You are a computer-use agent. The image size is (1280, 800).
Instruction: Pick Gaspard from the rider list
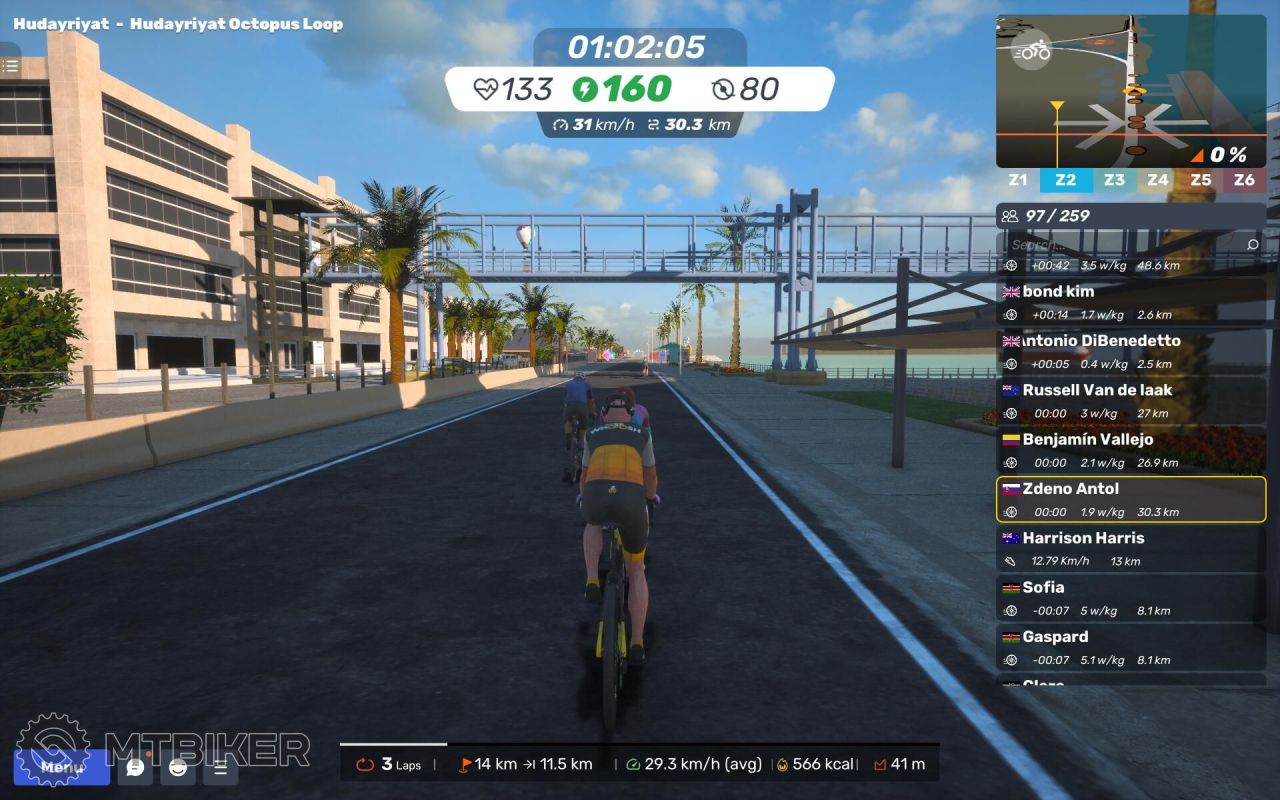point(1130,647)
